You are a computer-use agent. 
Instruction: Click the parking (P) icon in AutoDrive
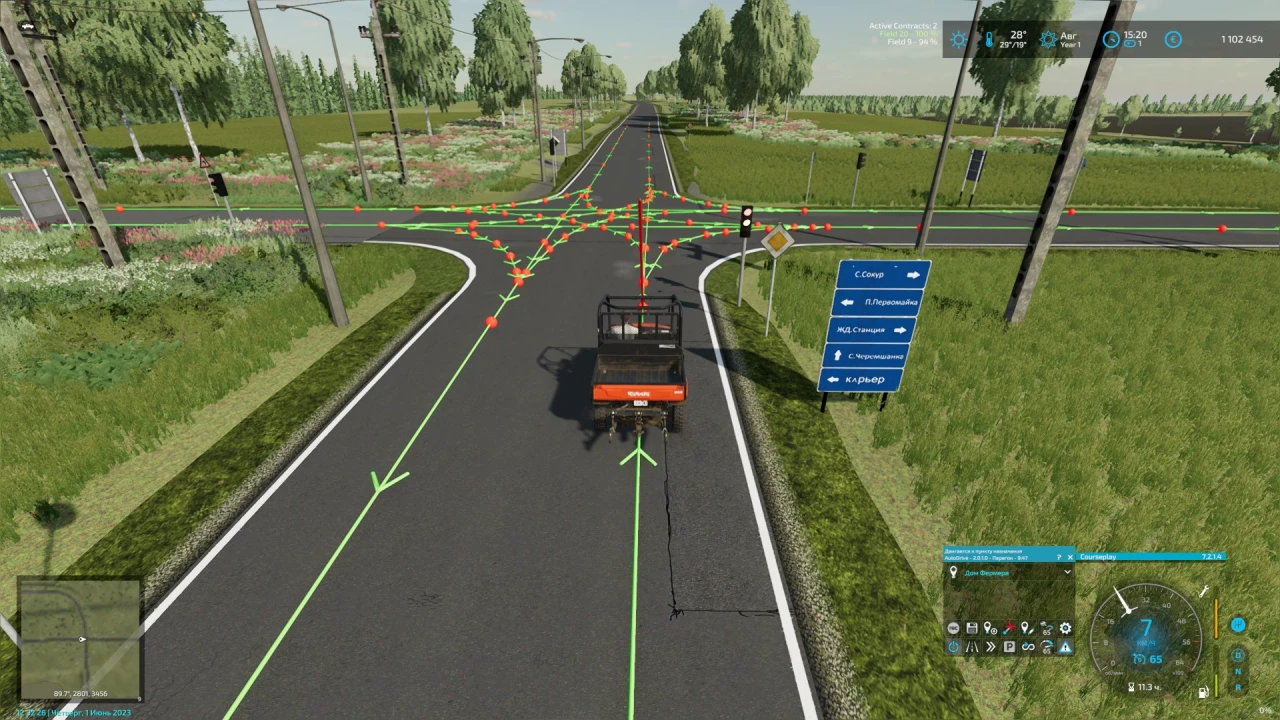1008,647
